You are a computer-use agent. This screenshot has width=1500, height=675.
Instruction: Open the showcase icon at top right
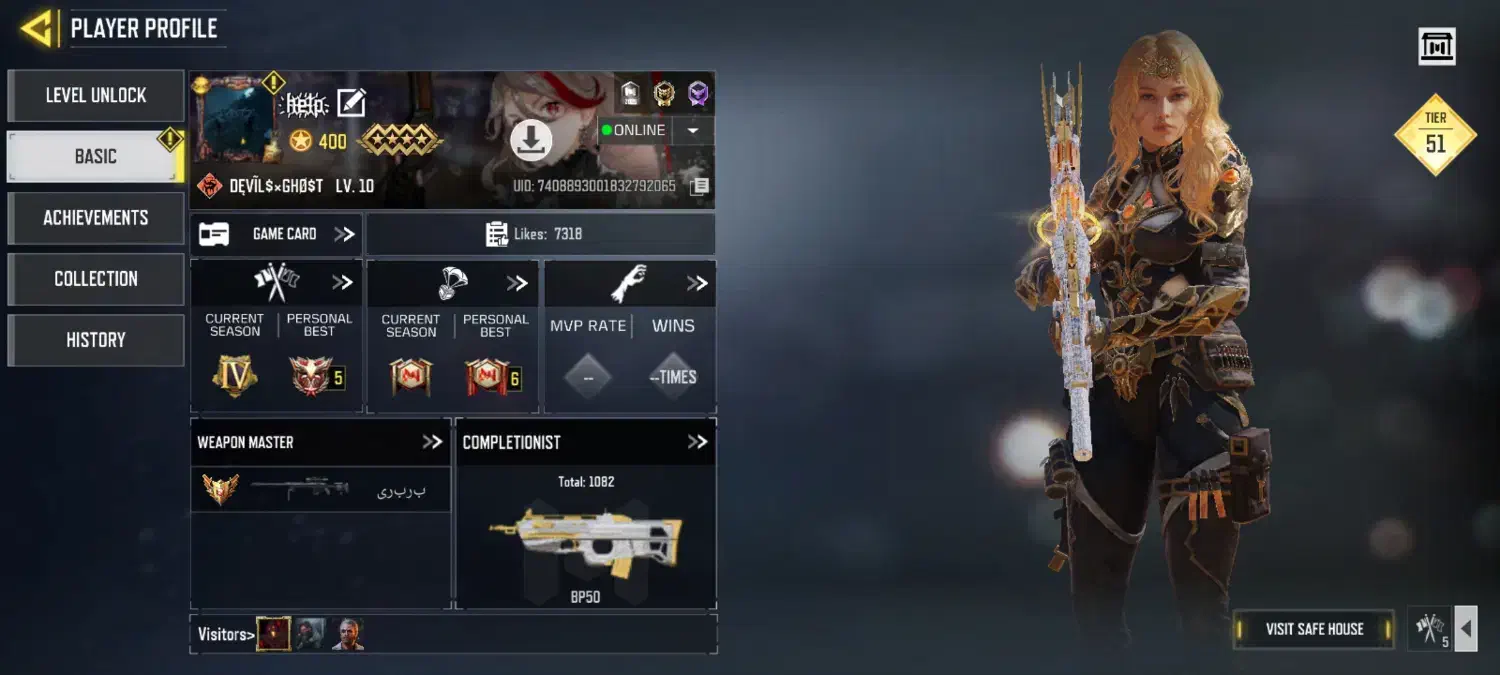[x=1437, y=46]
